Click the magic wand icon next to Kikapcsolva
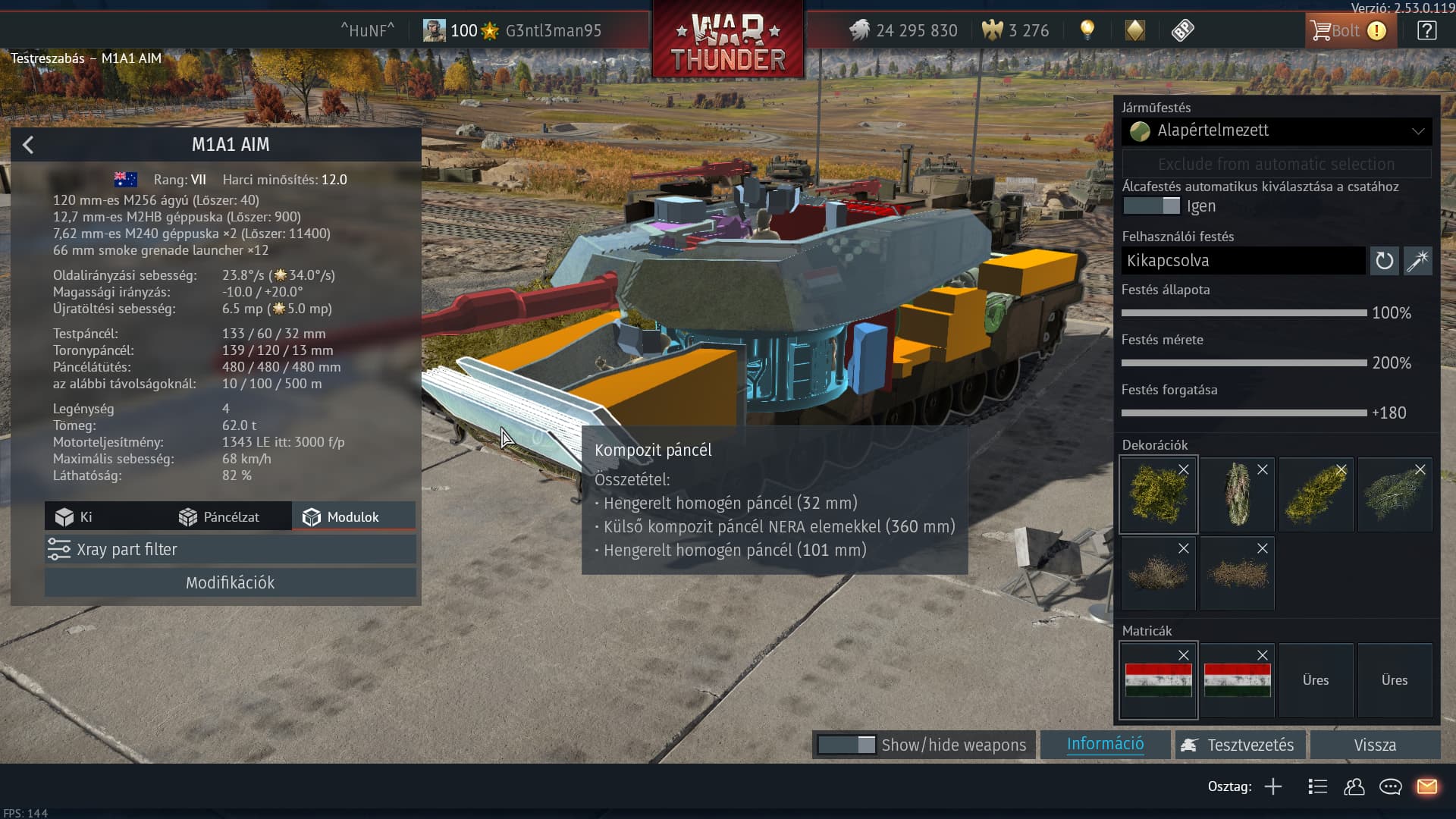 (x=1417, y=261)
